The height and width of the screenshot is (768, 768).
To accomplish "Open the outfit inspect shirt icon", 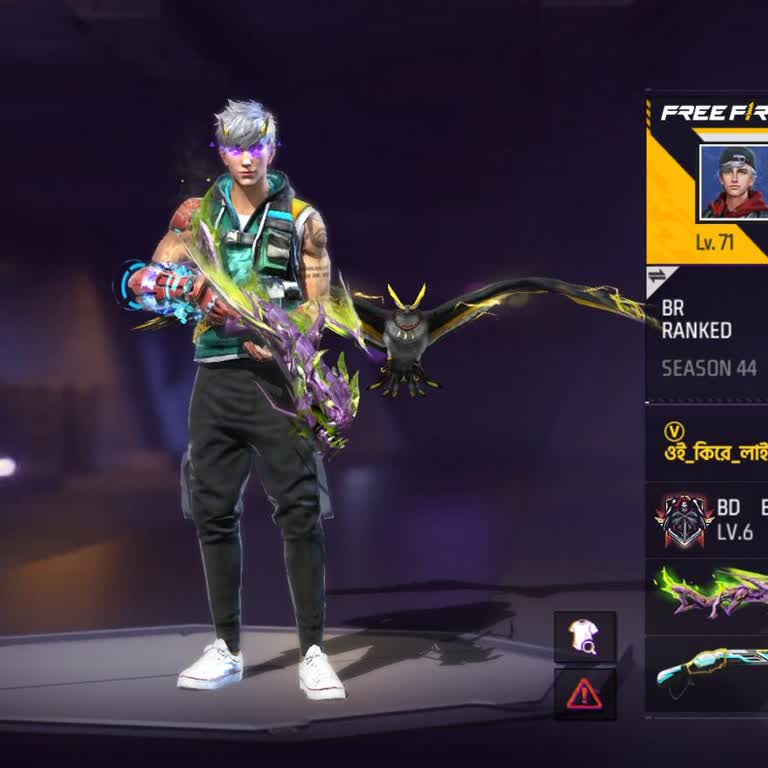I will (585, 638).
